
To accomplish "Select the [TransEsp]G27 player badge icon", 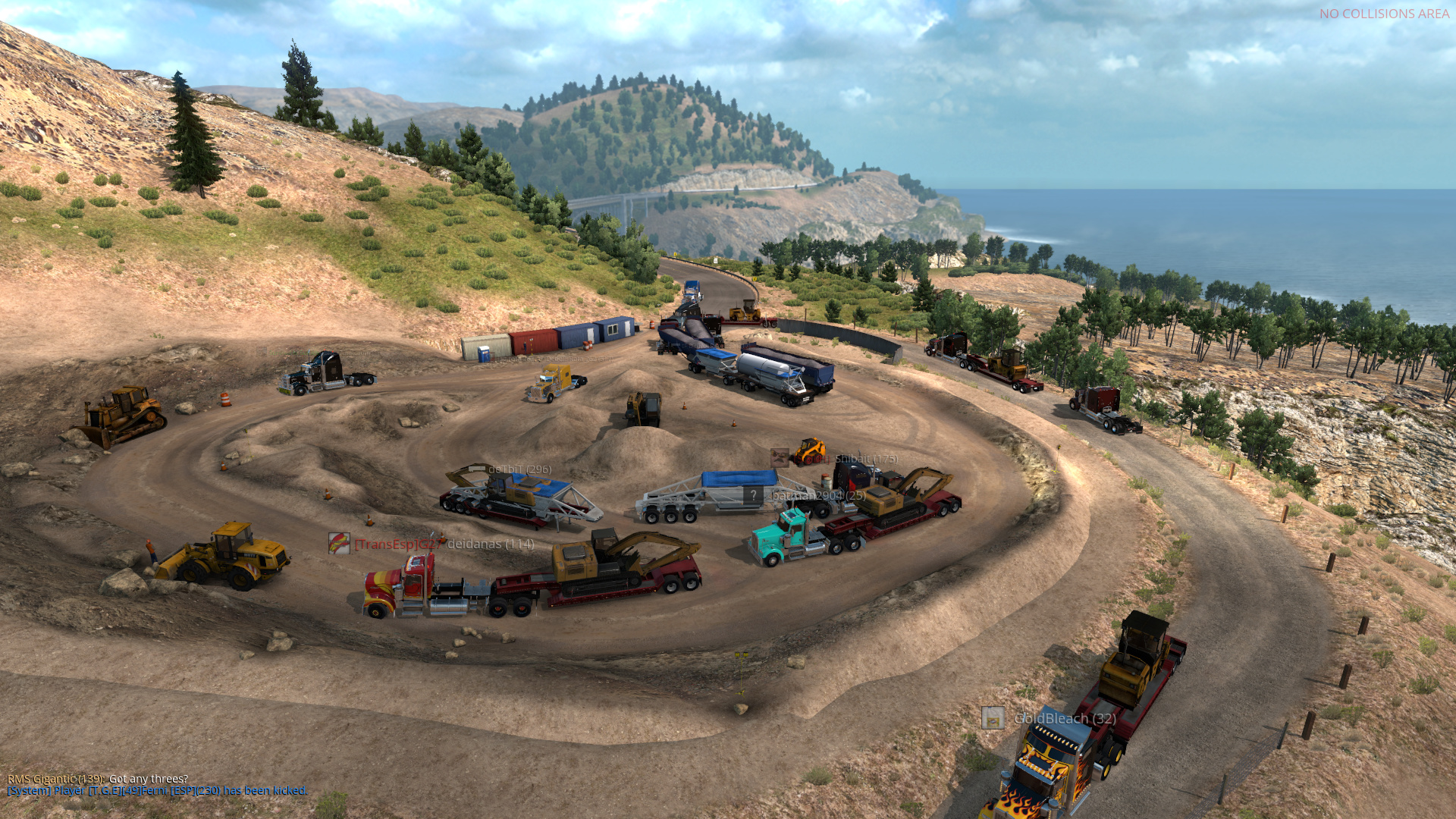I will click(338, 544).
